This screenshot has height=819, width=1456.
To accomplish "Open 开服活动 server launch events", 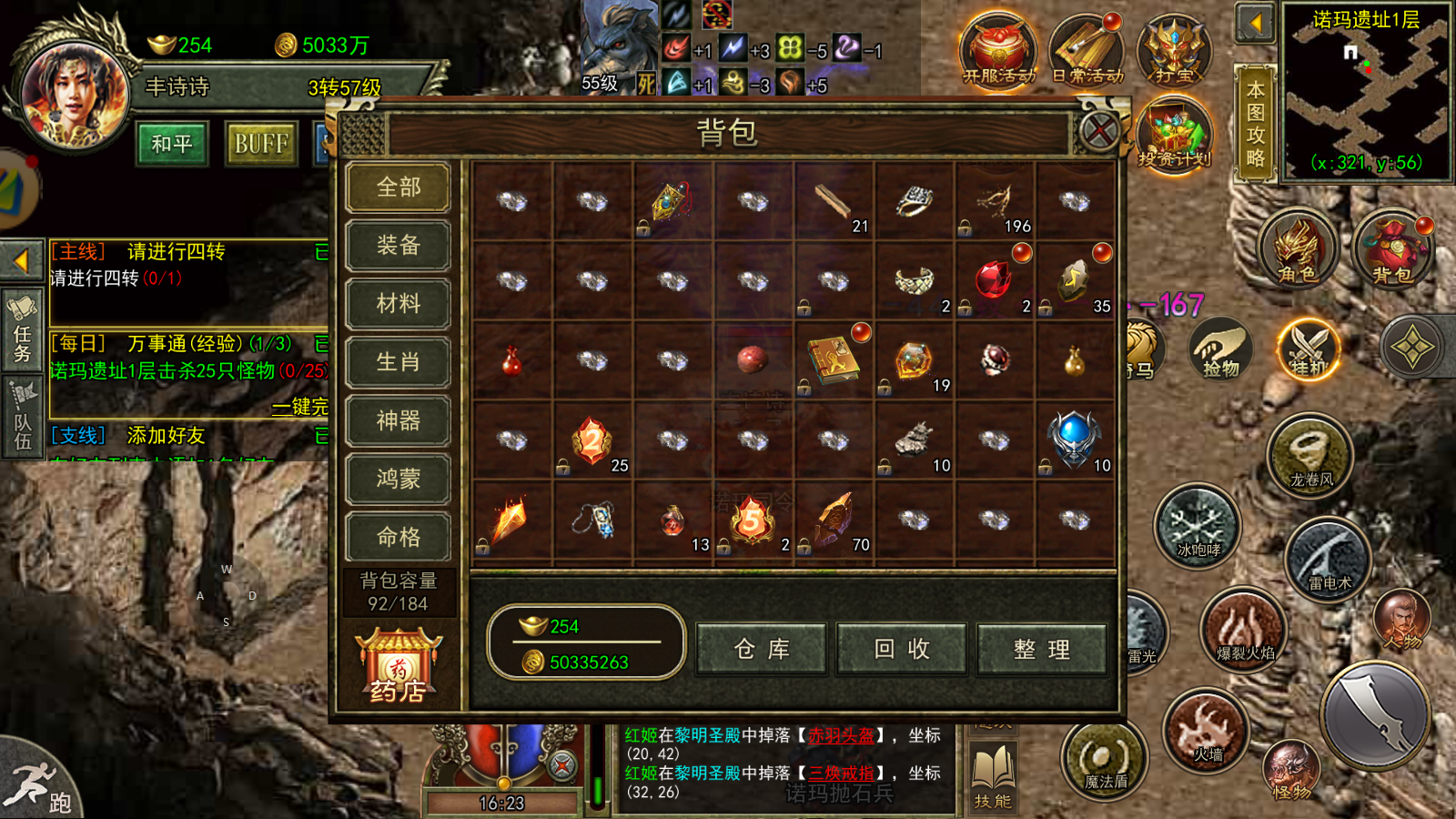I will click(x=998, y=50).
